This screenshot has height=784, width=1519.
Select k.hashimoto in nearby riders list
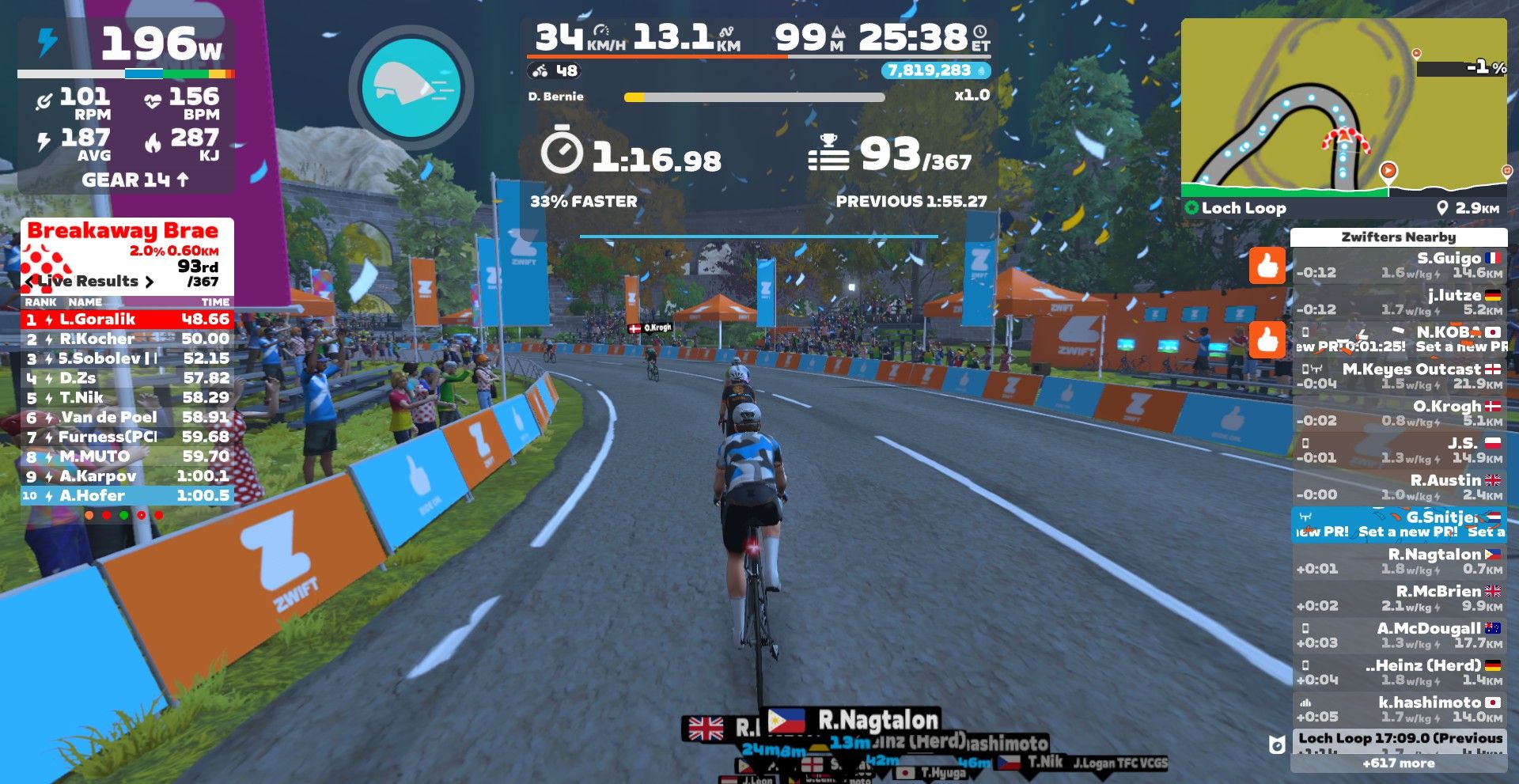[x=1399, y=710]
